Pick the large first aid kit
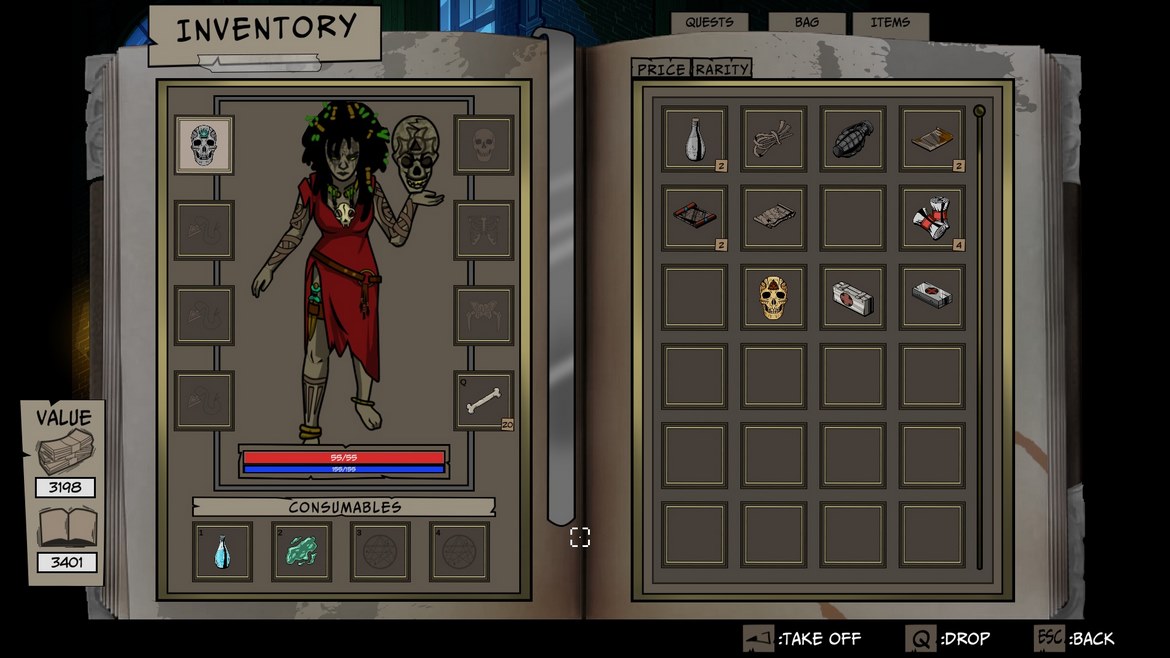This screenshot has width=1170, height=658. [x=852, y=296]
